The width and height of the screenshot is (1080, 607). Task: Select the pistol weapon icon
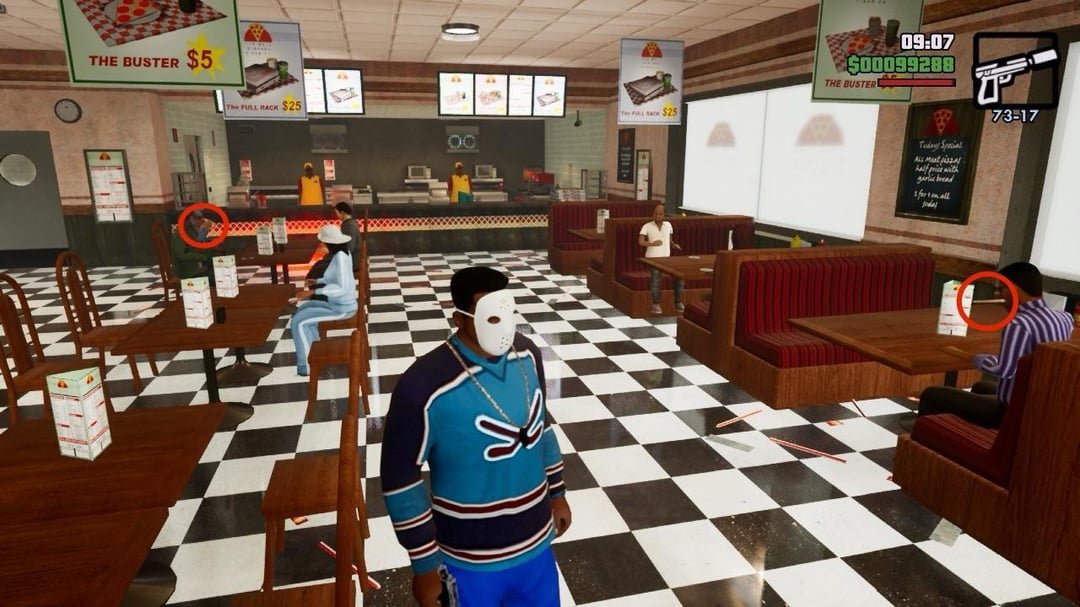[x=1014, y=71]
